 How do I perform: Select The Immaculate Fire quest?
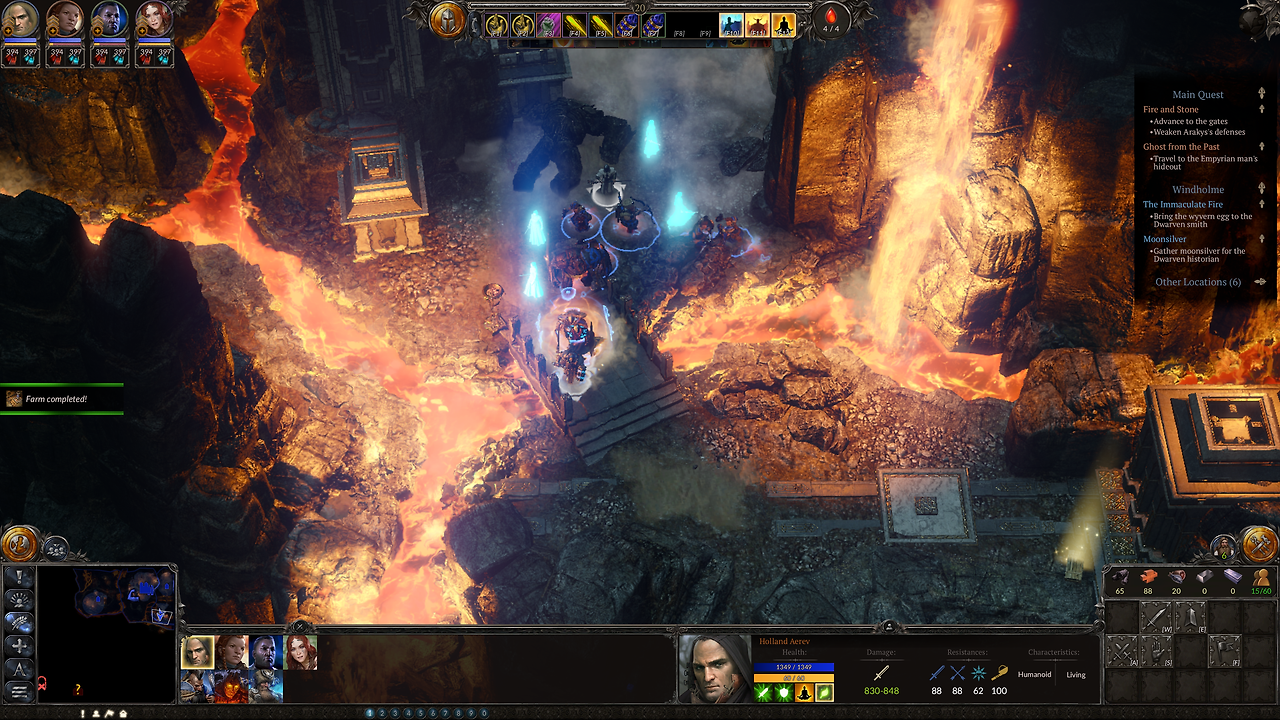point(1182,204)
